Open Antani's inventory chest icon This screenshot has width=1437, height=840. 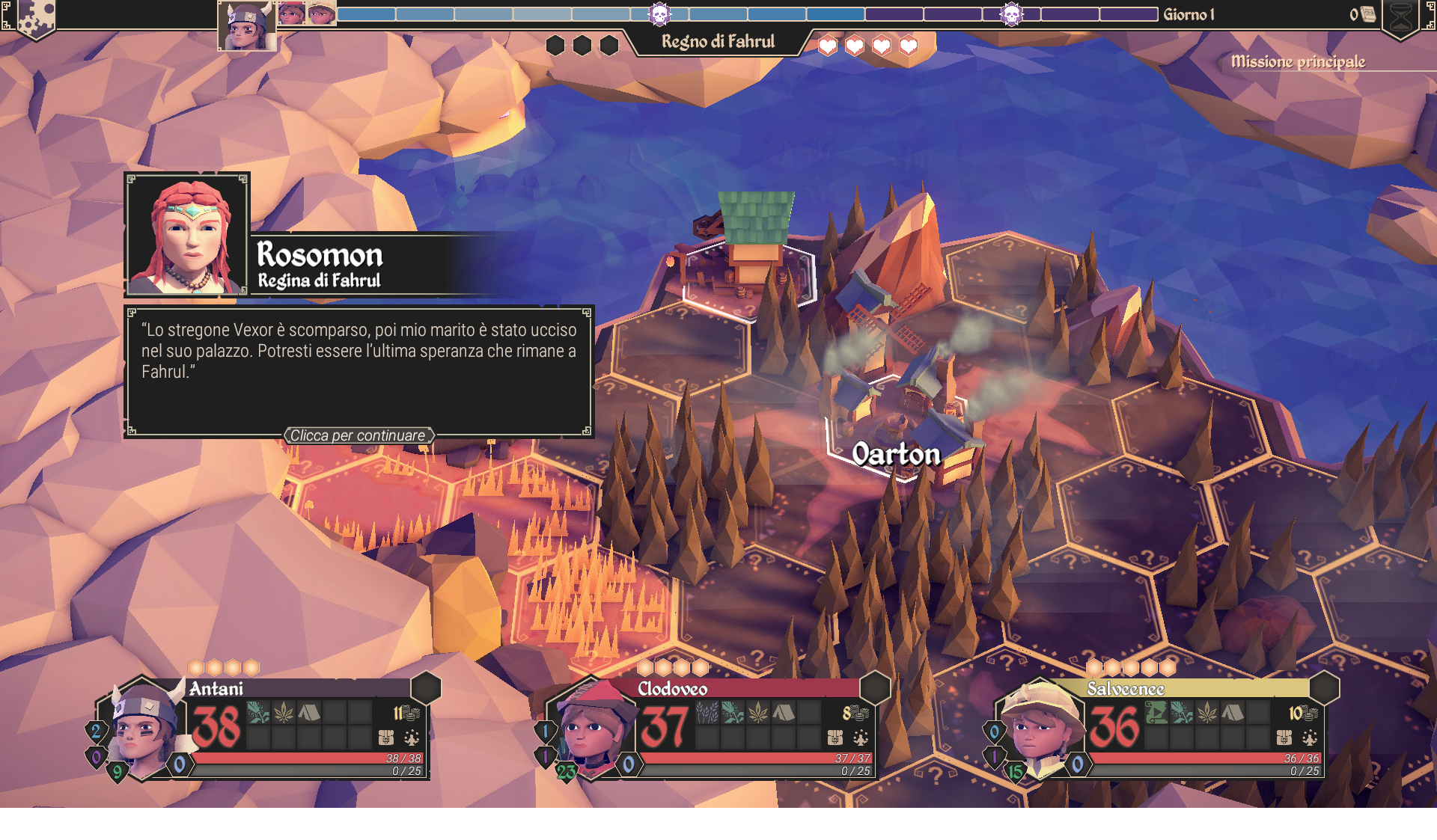pos(386,738)
